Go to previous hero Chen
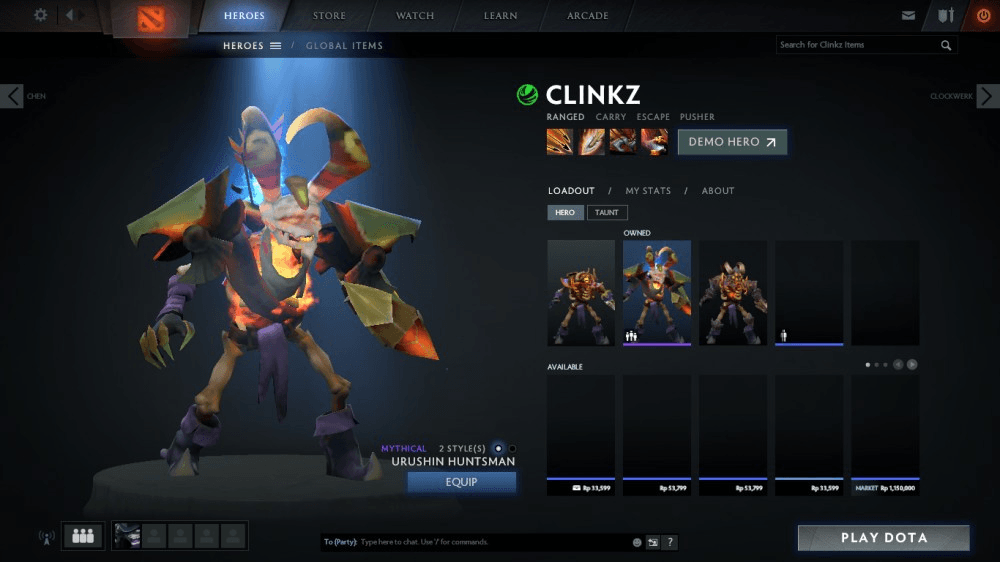The image size is (1000, 562). [x=12, y=96]
